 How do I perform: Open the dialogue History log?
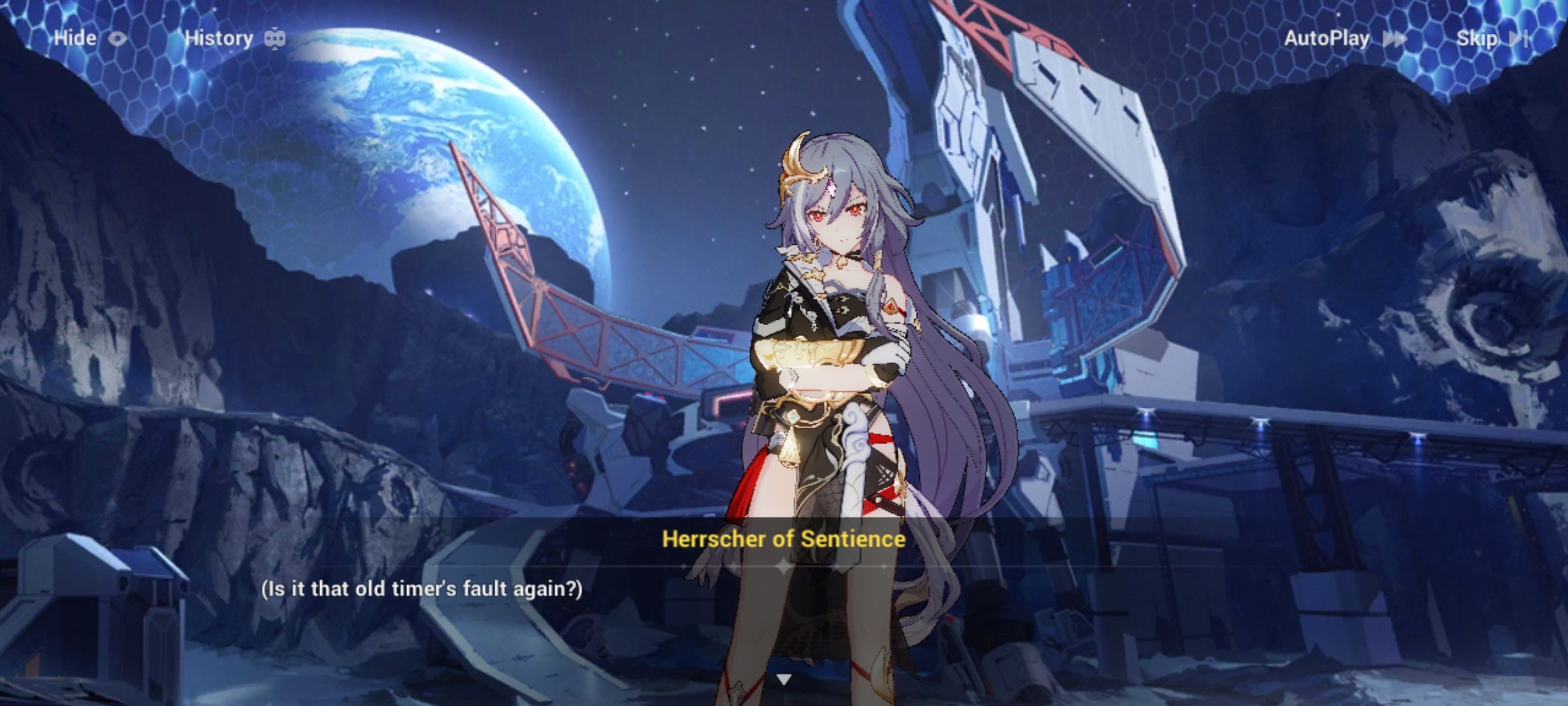[219, 38]
